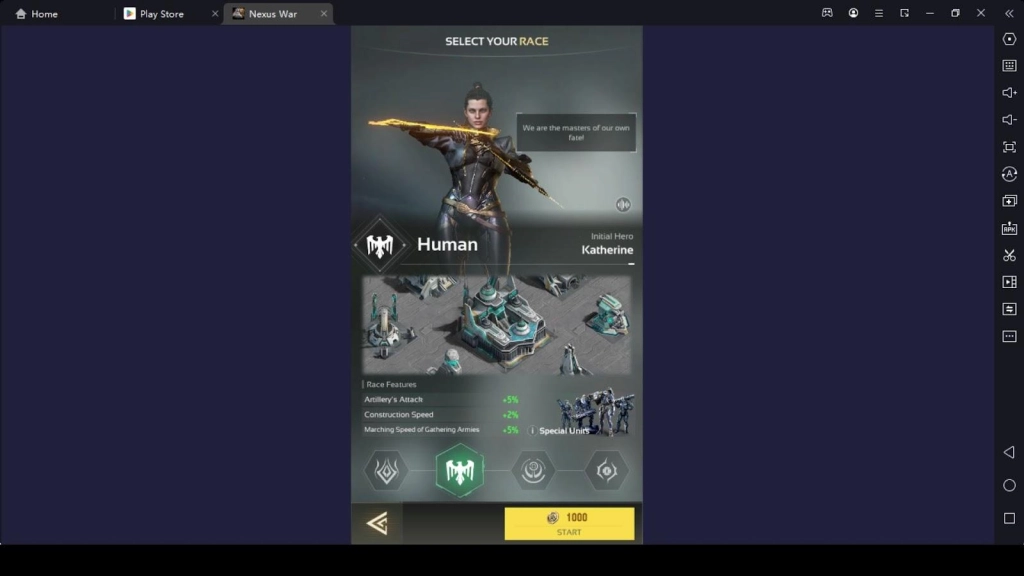The width and height of the screenshot is (1024, 576).
Task: Start the game with the yellow START button
Action: [569, 523]
